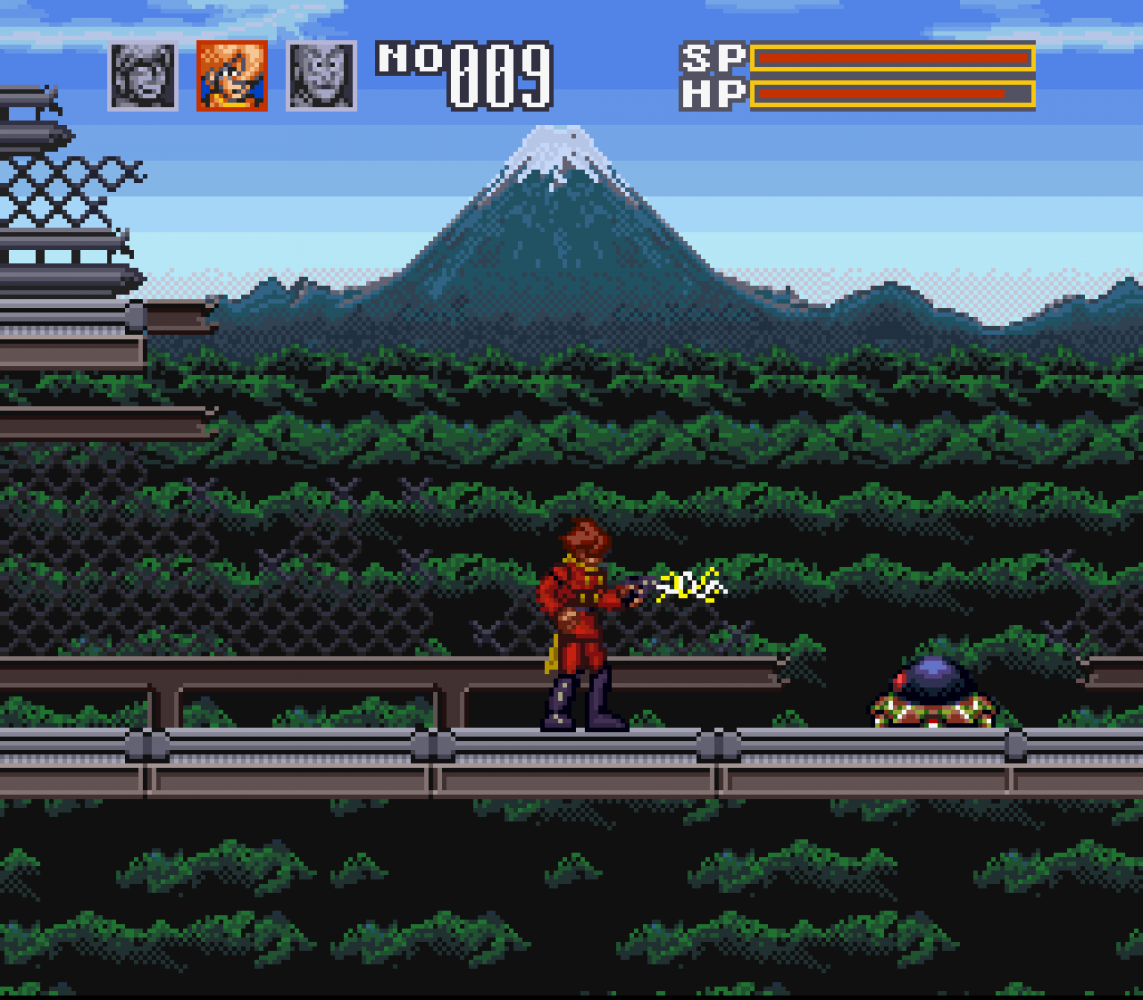Choose the greyed-out portrait left of the active character
This screenshot has height=1000, width=1143.
tap(143, 76)
